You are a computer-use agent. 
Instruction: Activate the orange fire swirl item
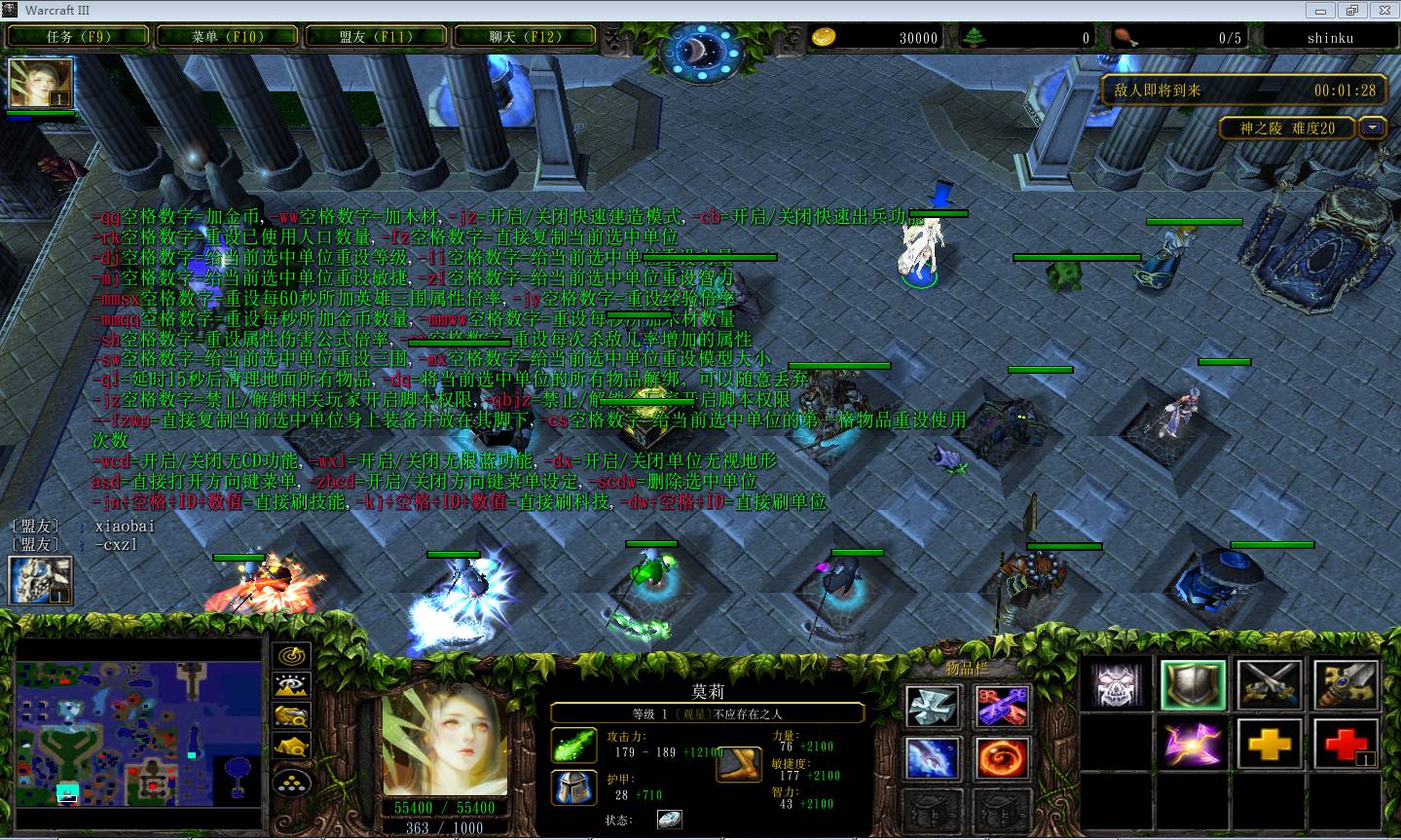click(1002, 758)
